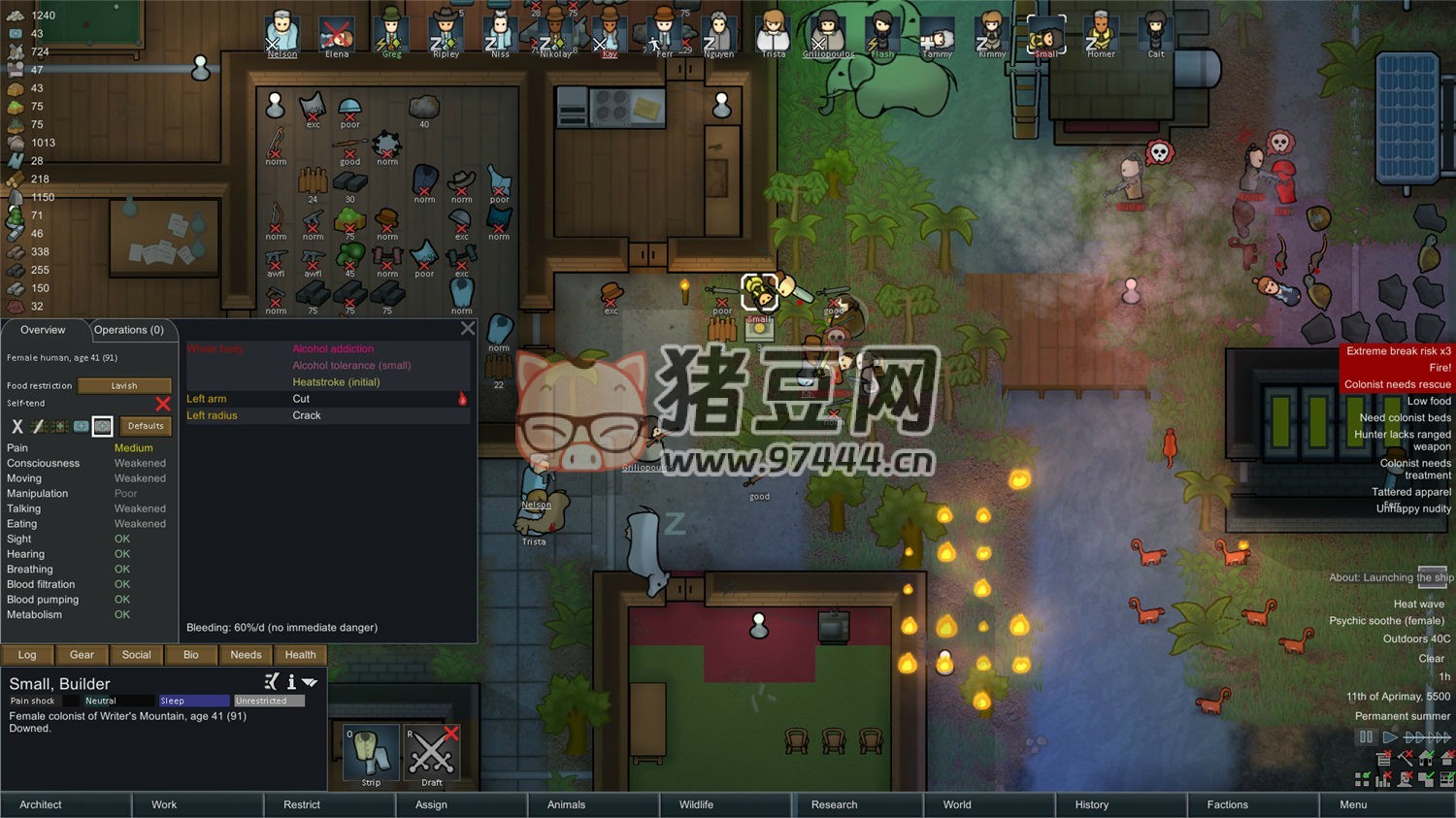Select colonist Nelson's portrait
Viewport: 1456px width, 818px height.
(x=282, y=33)
